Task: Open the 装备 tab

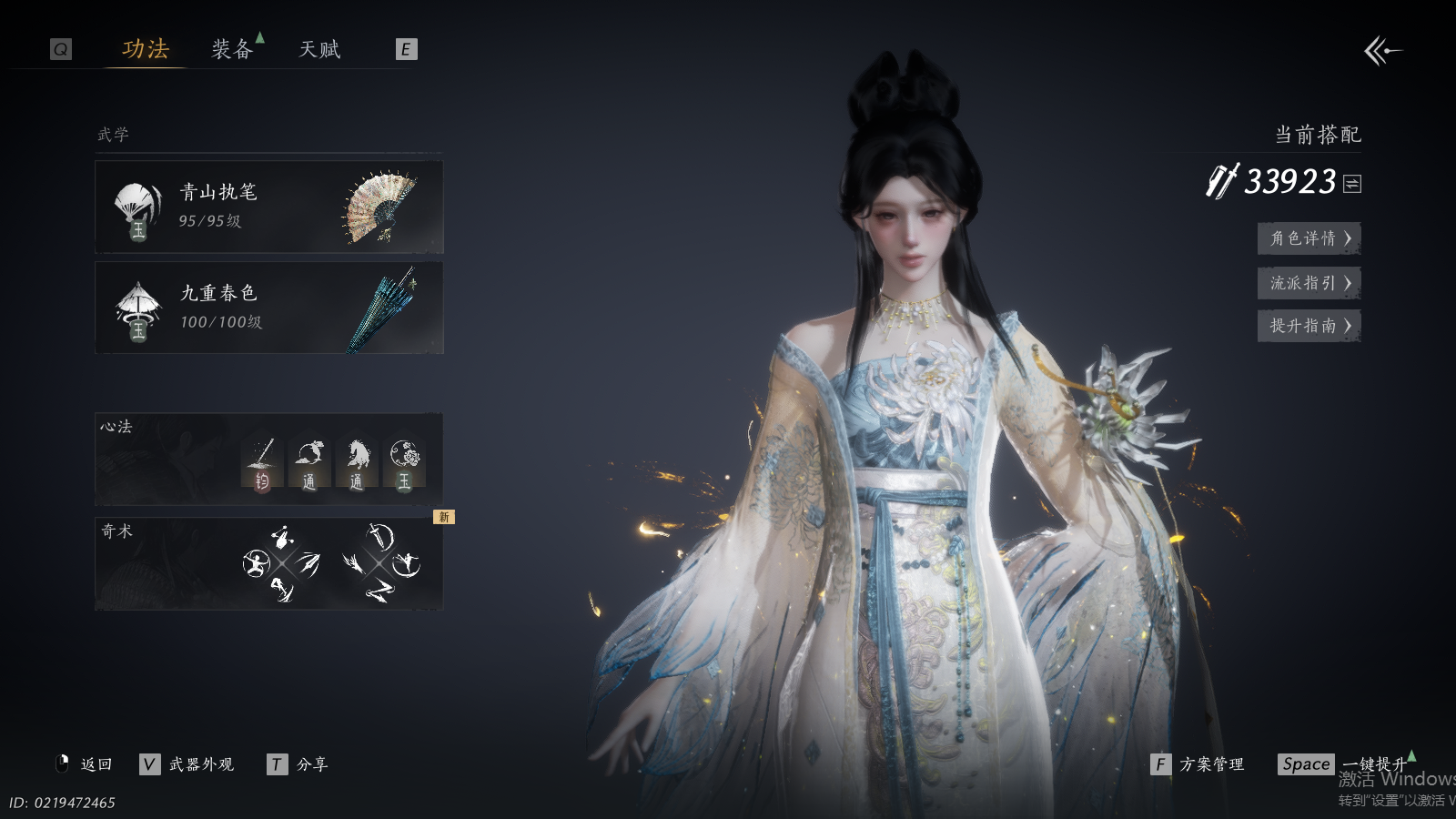Action: (x=232, y=49)
